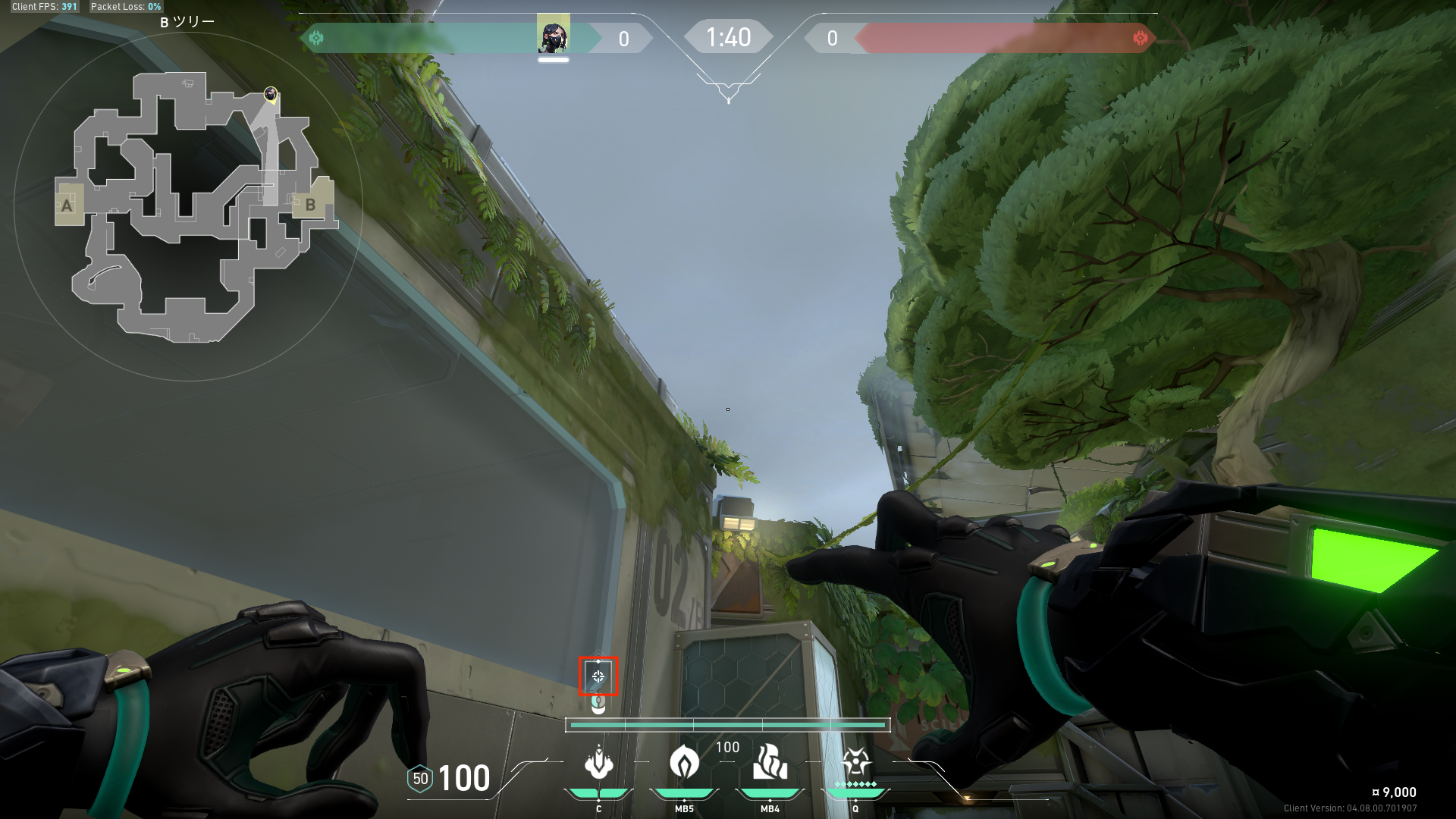The width and height of the screenshot is (1456, 819).
Task: Click the circular minimap
Action: (x=188, y=206)
